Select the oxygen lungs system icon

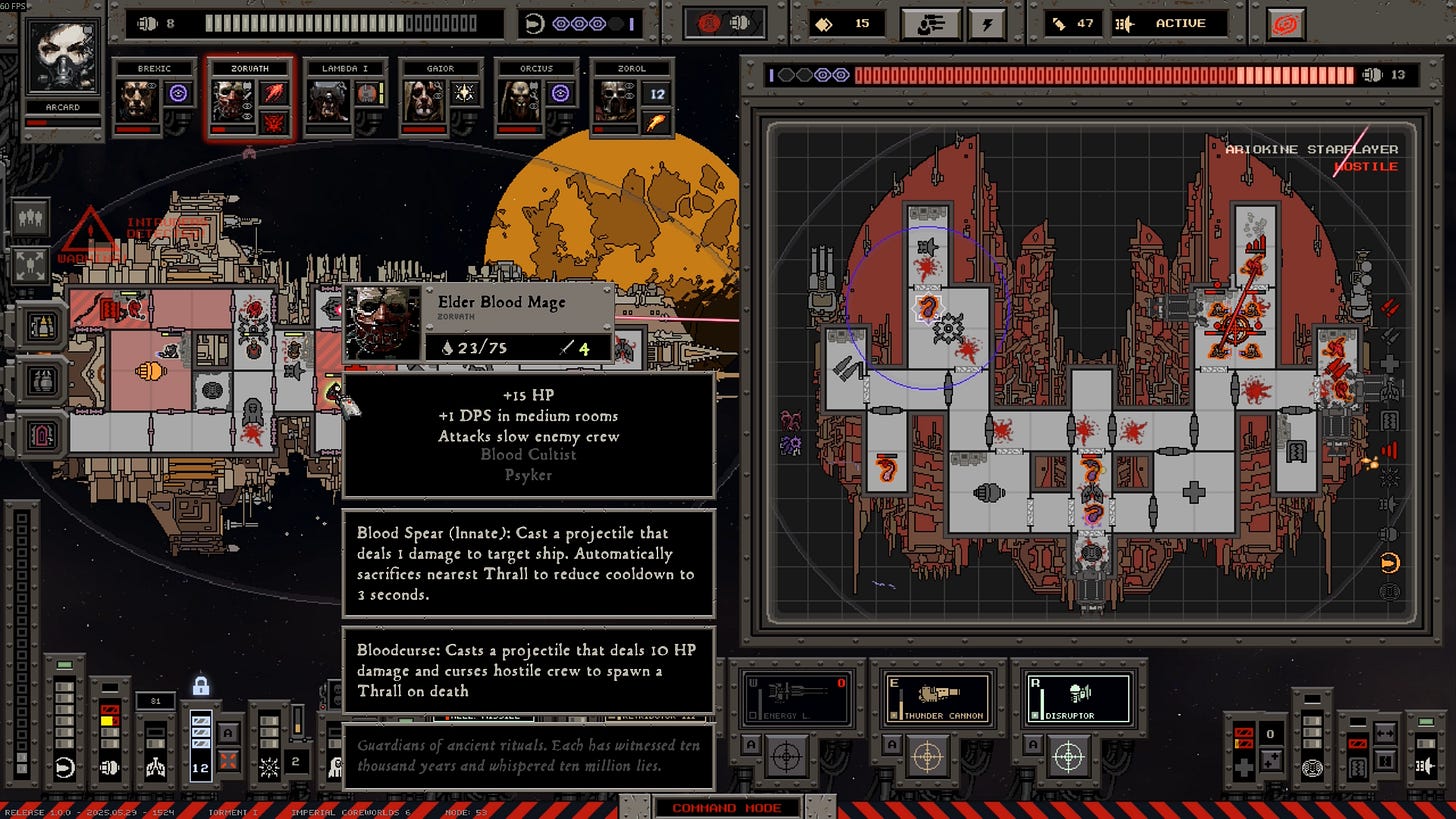[155, 768]
